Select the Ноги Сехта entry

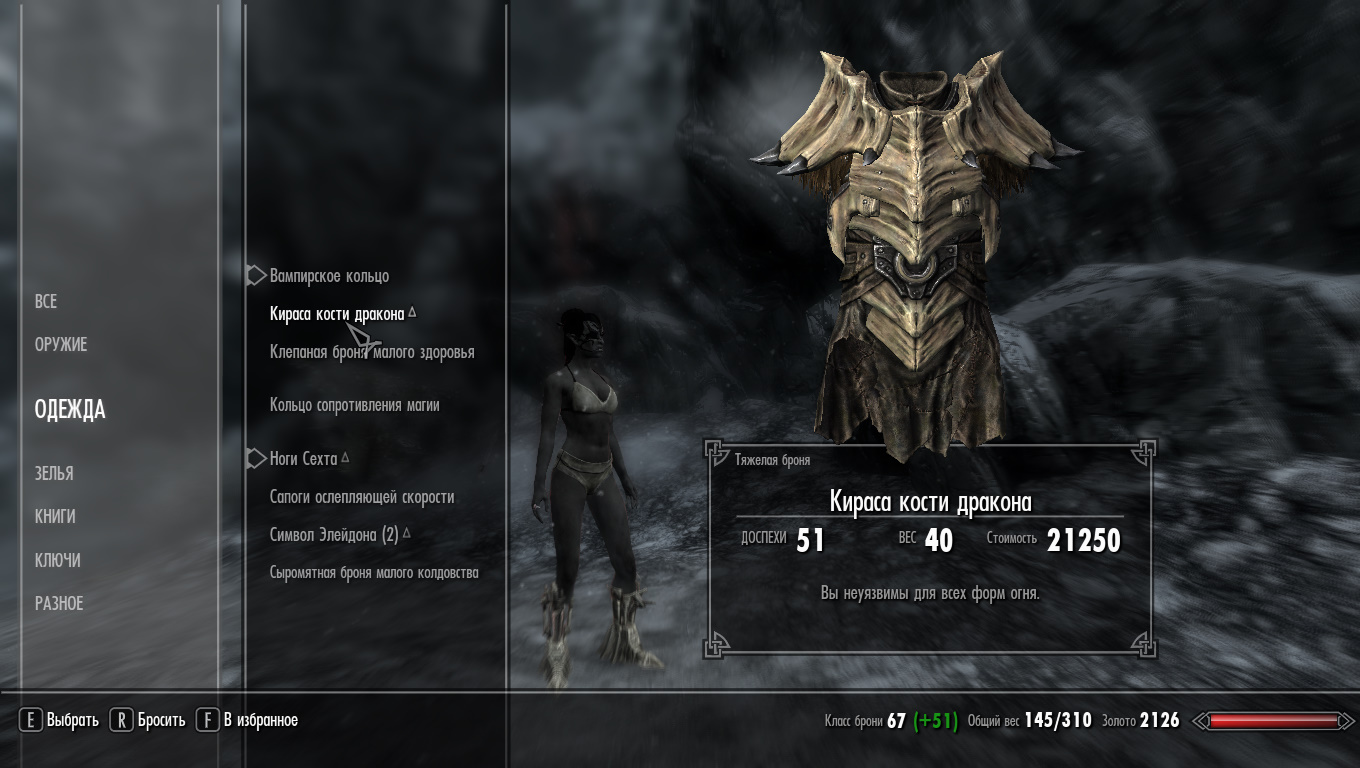(303, 459)
